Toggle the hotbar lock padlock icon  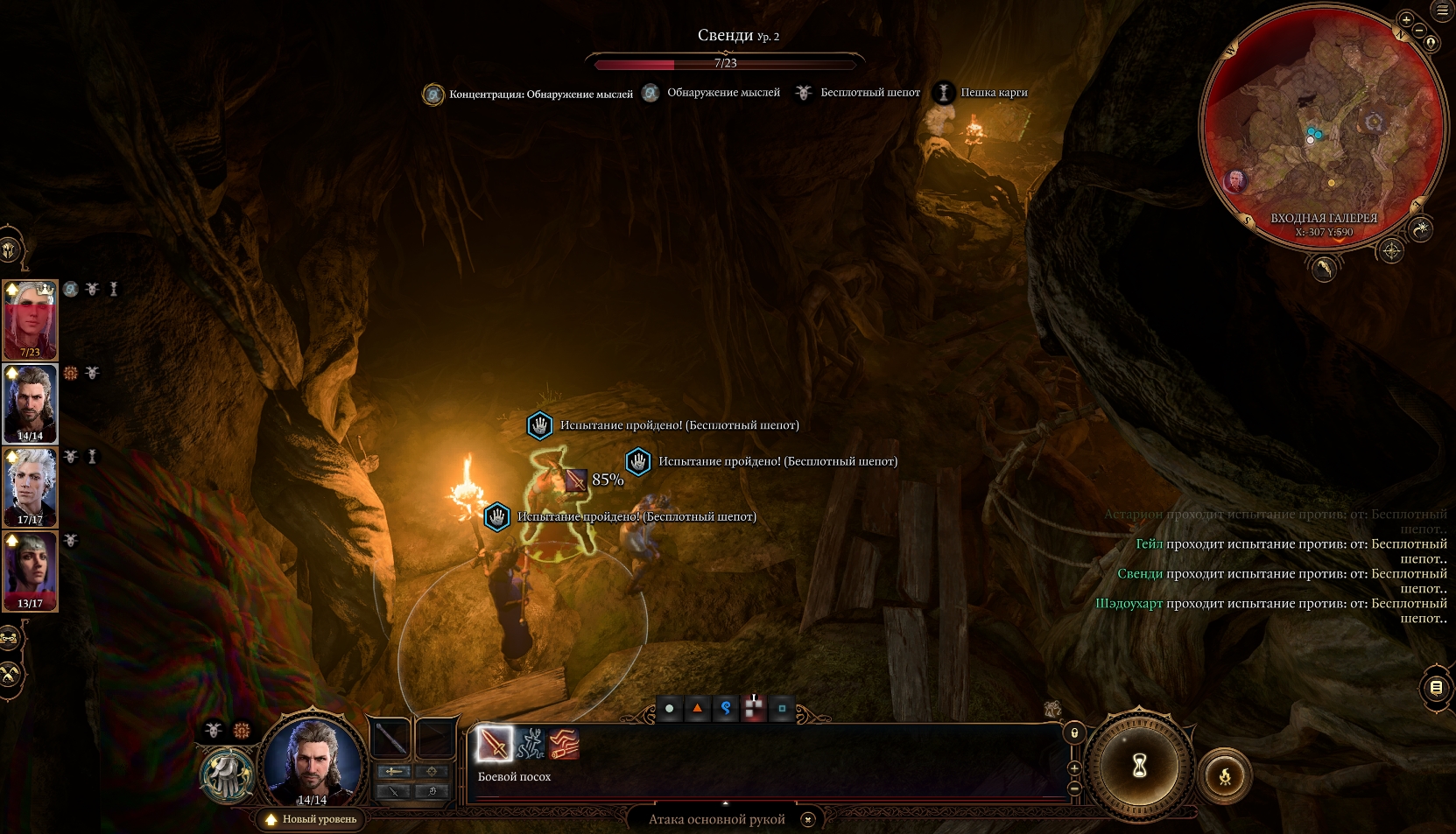click(x=1074, y=732)
